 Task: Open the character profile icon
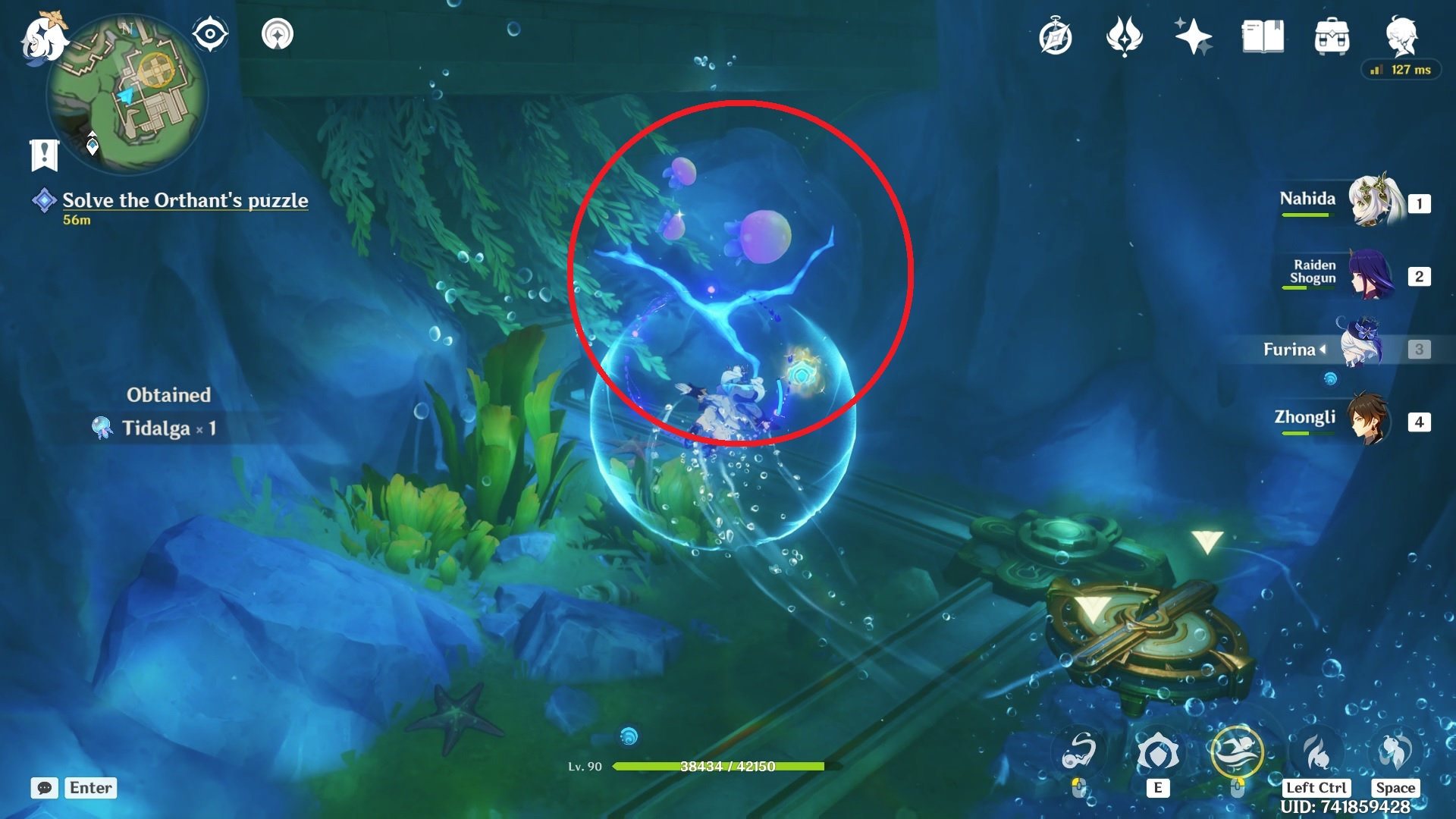1401,36
